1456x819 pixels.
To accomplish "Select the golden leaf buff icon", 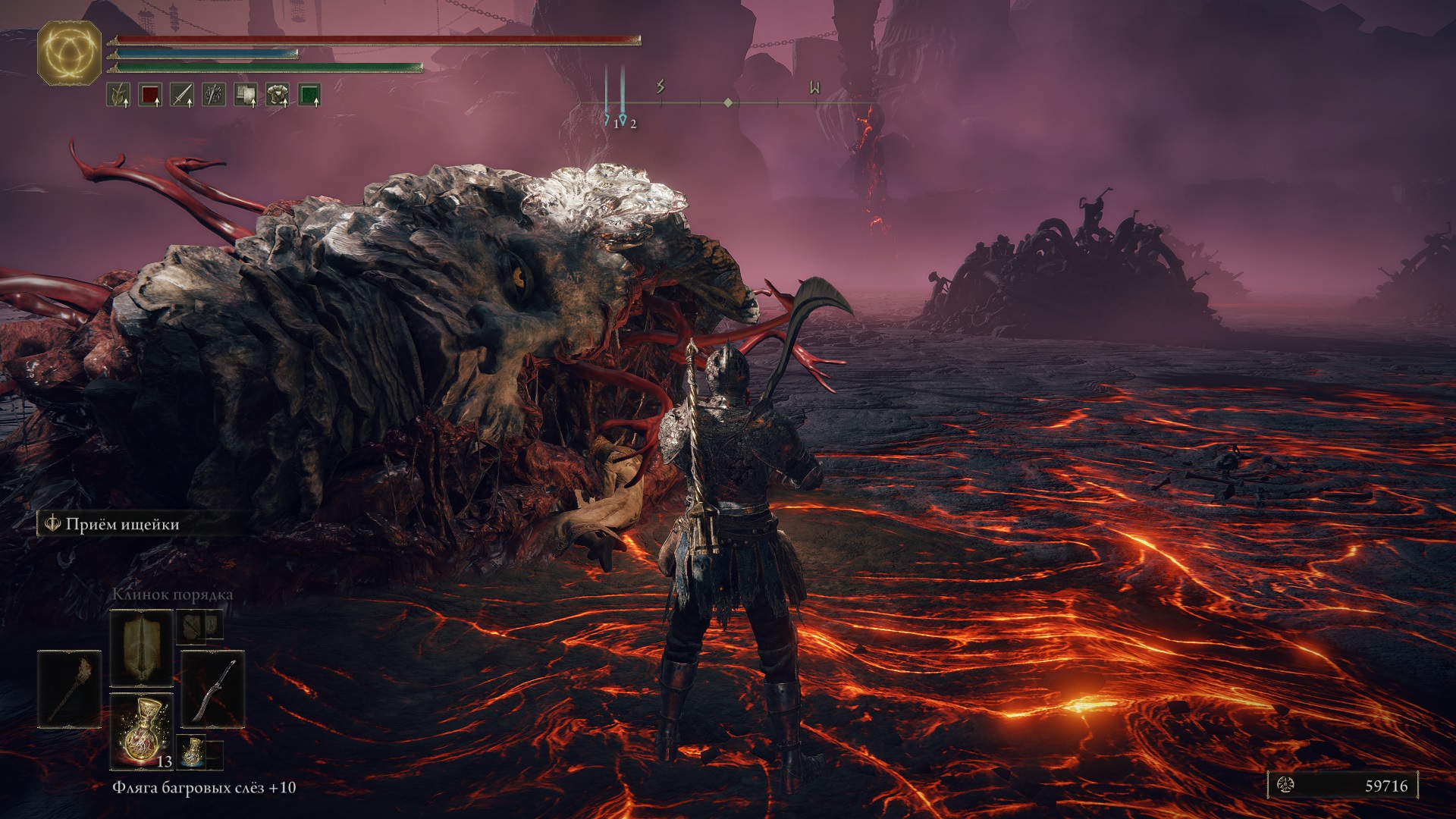I will [118, 95].
